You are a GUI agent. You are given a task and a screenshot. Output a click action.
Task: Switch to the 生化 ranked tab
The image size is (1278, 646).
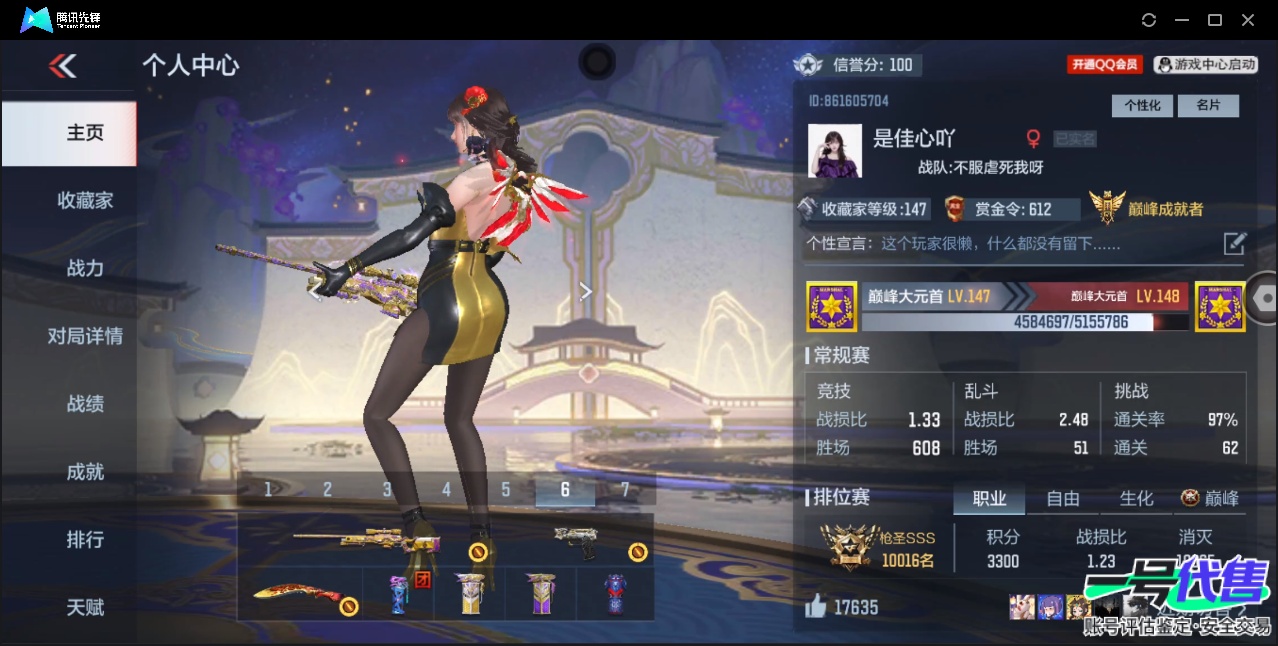pos(1136,498)
